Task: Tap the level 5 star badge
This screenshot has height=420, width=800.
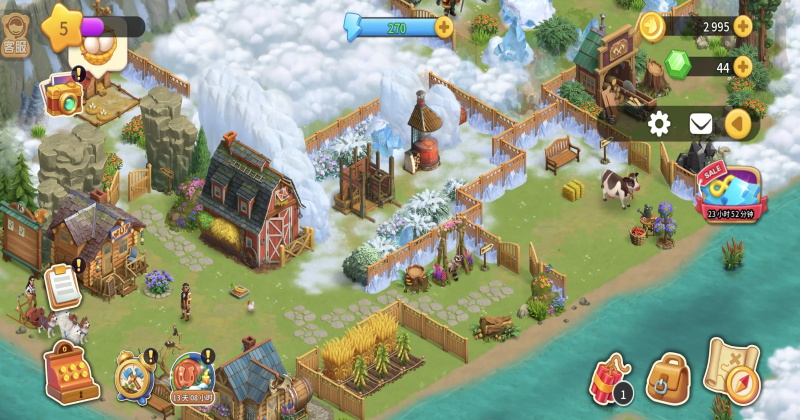Action: (x=62, y=27)
